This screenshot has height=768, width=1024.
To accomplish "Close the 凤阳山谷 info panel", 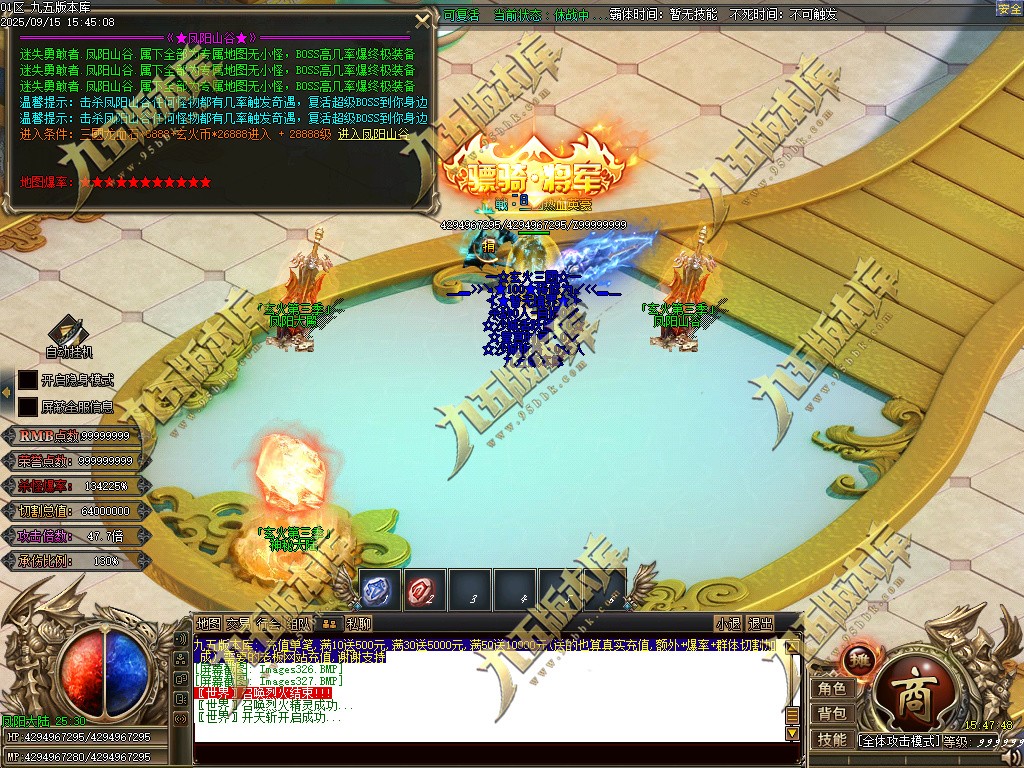I will [423, 19].
